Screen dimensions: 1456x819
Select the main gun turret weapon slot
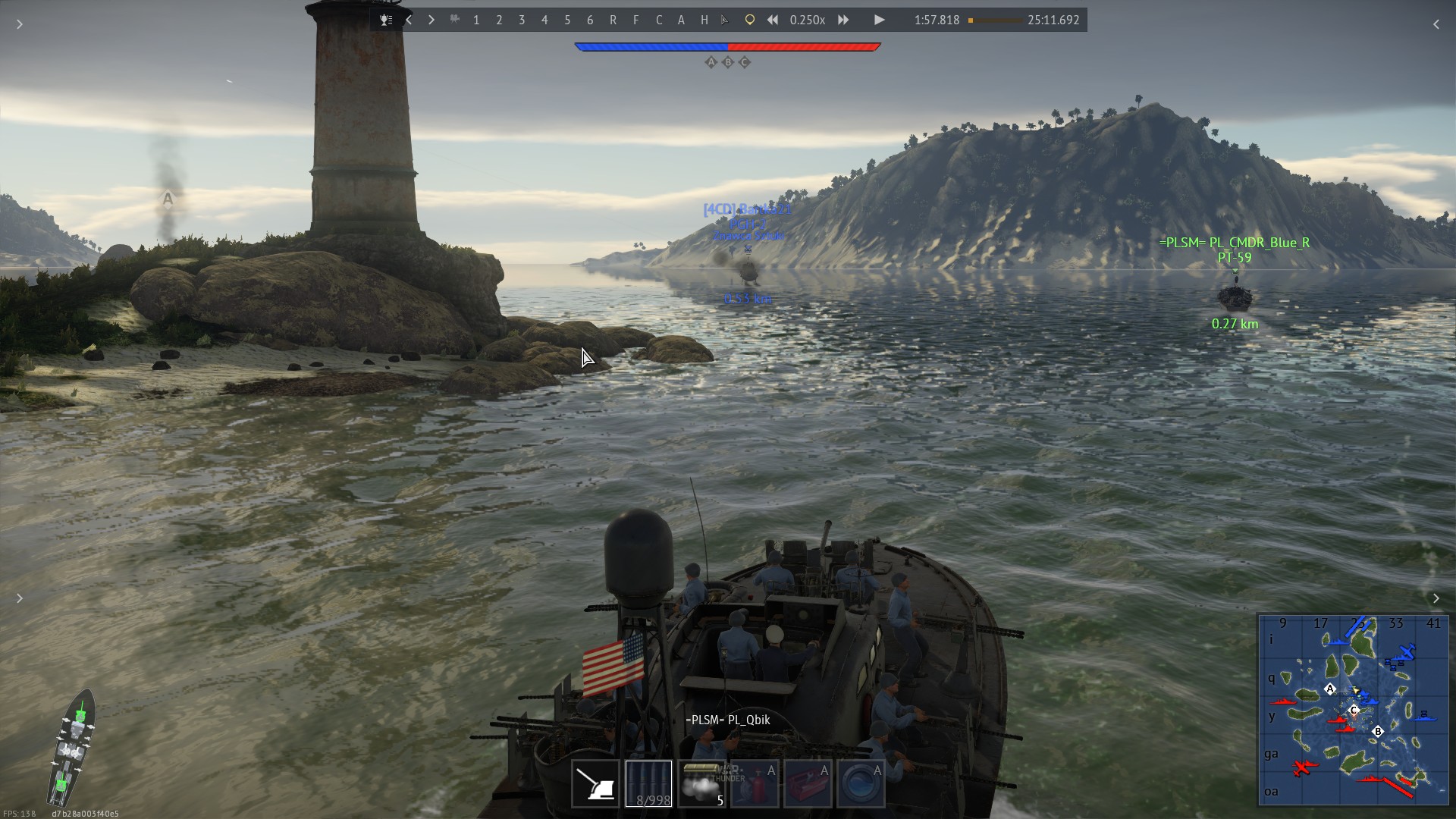tap(595, 784)
